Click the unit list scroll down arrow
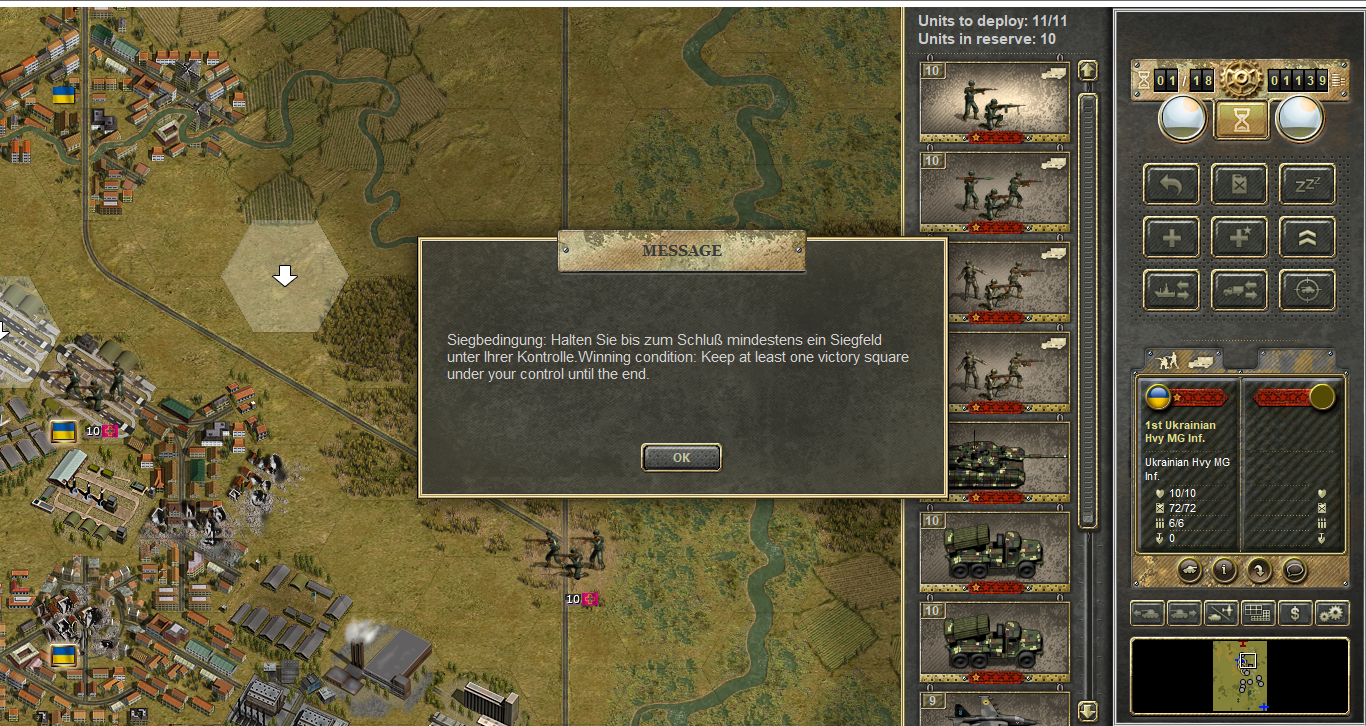 tap(1088, 711)
